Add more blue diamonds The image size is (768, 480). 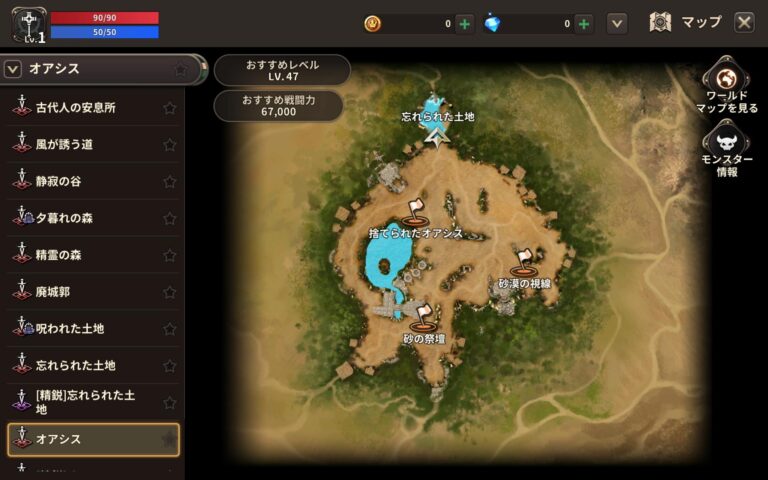tap(584, 23)
